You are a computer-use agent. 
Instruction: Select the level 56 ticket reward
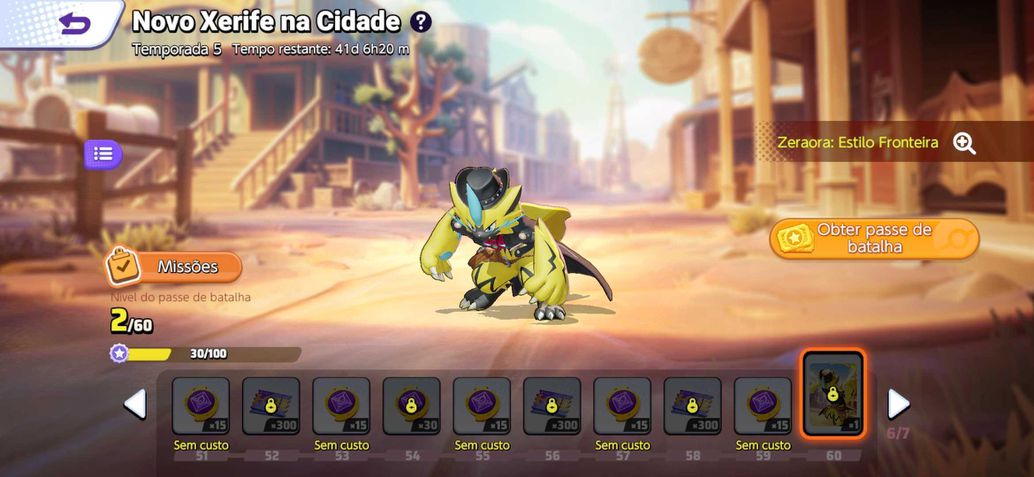552,406
